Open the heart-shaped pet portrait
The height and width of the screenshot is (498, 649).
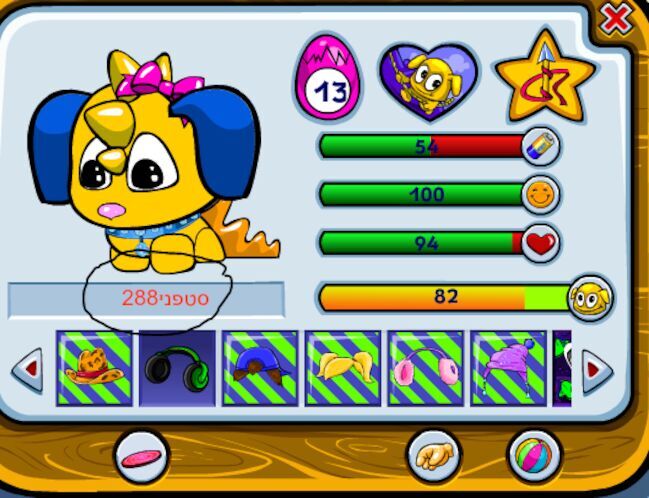click(x=427, y=76)
